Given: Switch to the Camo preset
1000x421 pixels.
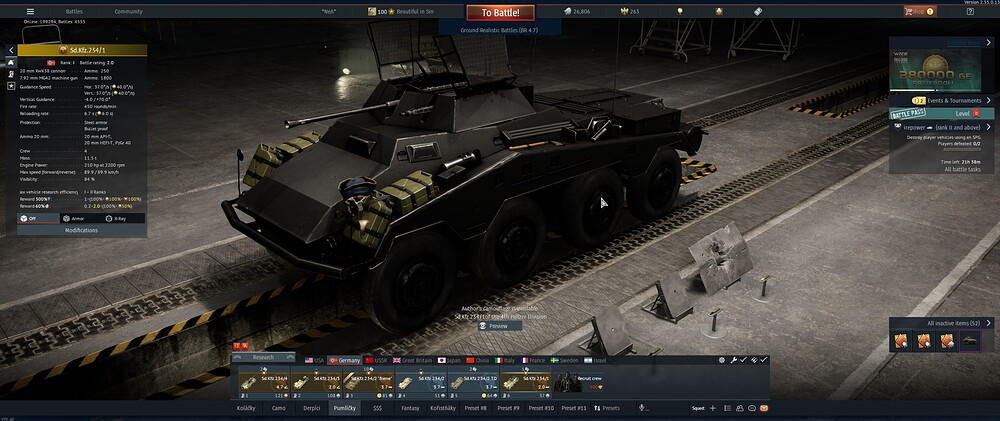Looking at the screenshot, I should coord(279,408).
